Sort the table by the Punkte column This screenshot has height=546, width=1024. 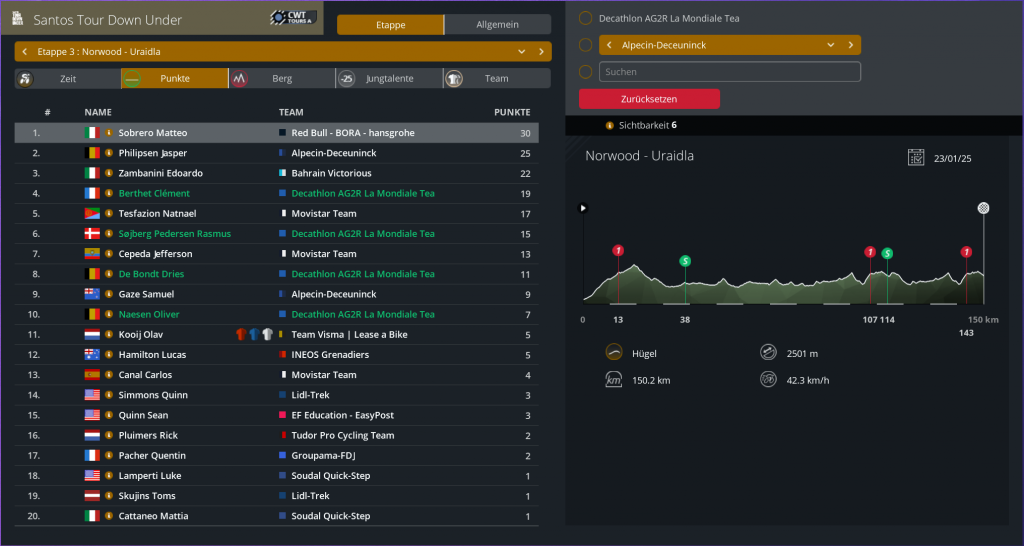coord(512,113)
